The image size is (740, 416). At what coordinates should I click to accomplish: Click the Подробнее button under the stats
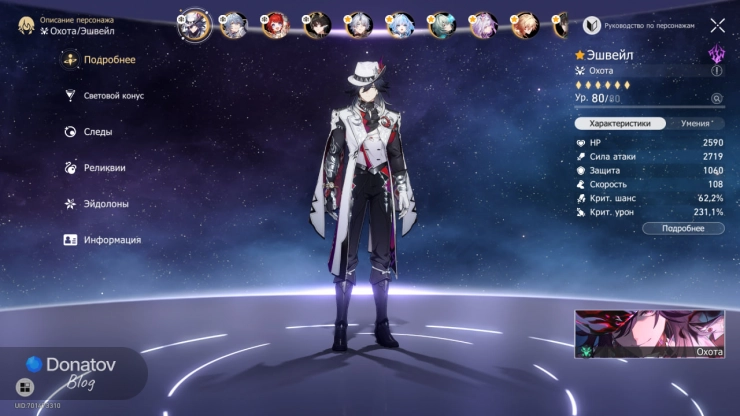[x=680, y=228]
